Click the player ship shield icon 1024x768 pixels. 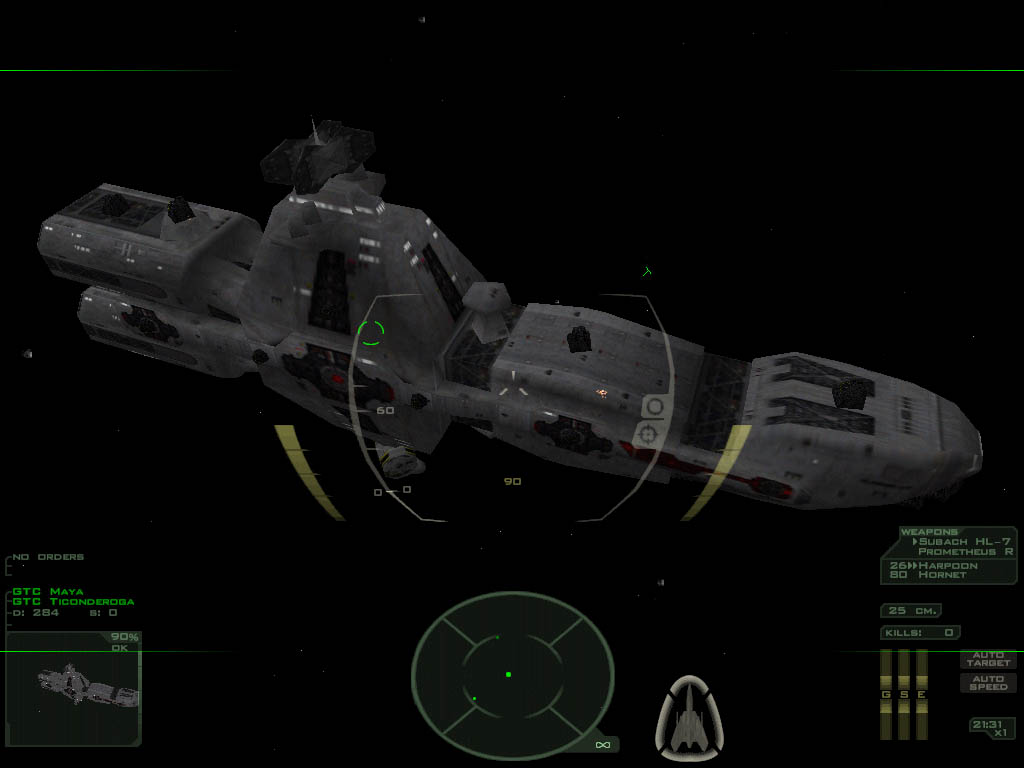point(689,714)
